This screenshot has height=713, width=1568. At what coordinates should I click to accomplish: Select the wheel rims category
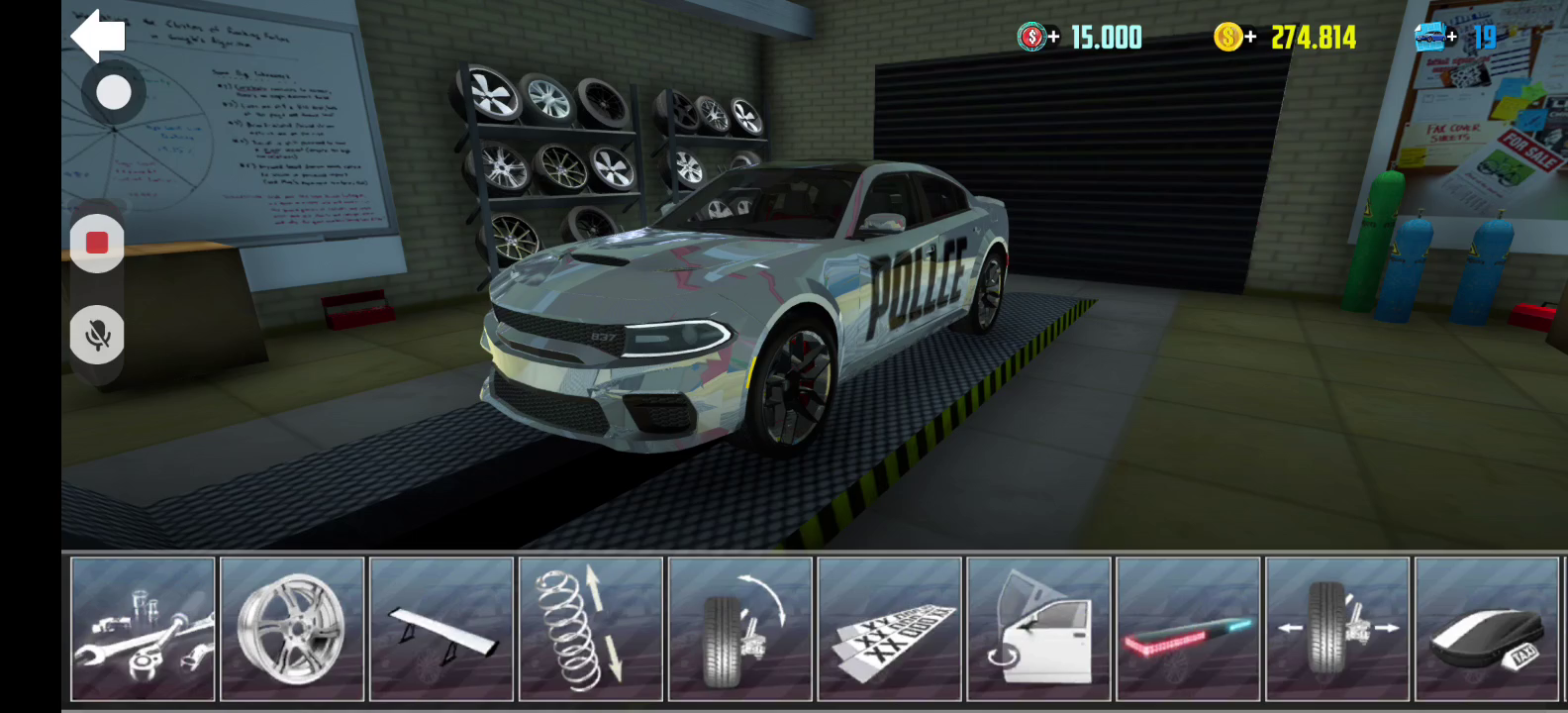293,629
